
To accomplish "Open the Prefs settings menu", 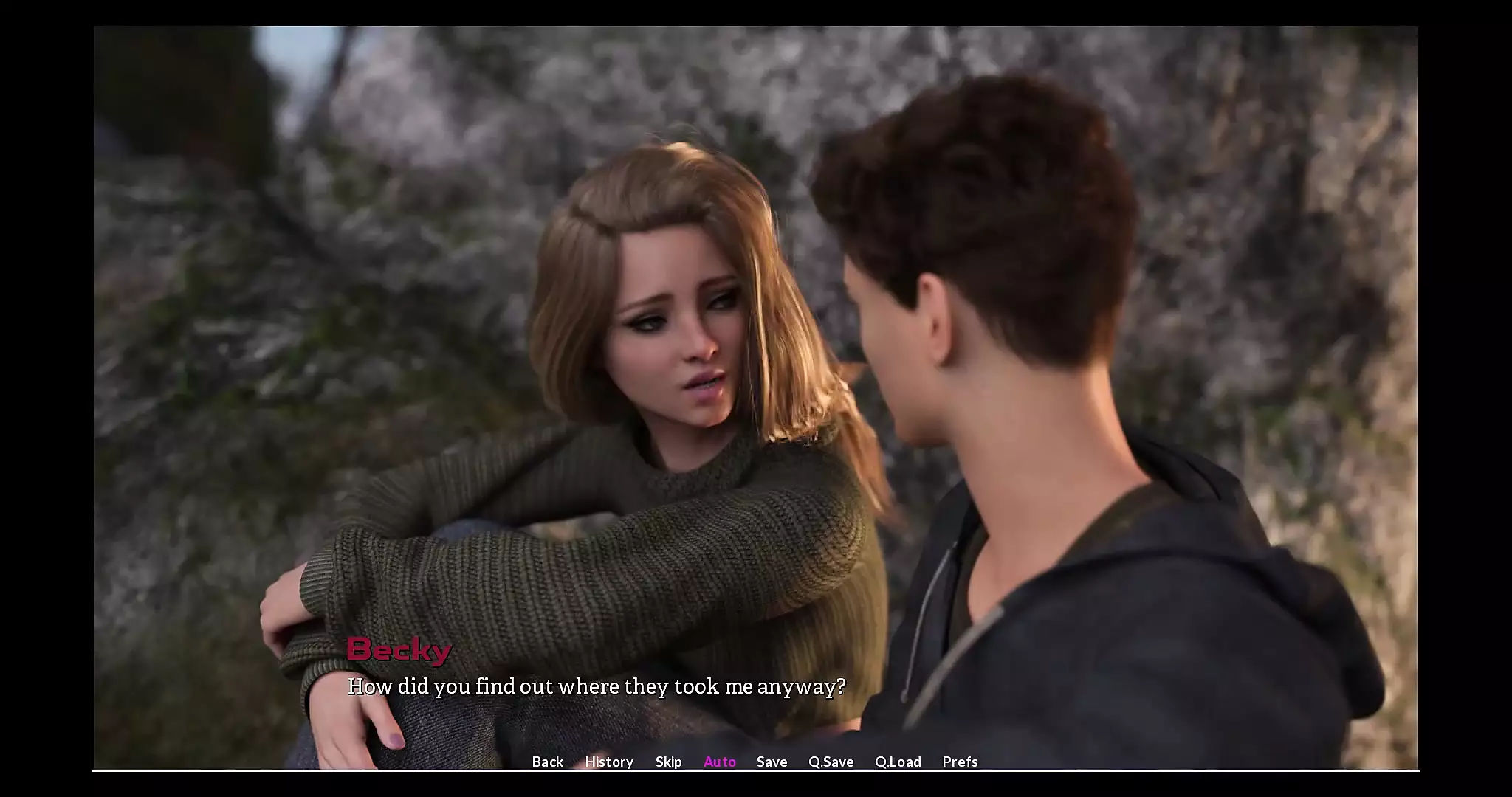I will (960, 762).
